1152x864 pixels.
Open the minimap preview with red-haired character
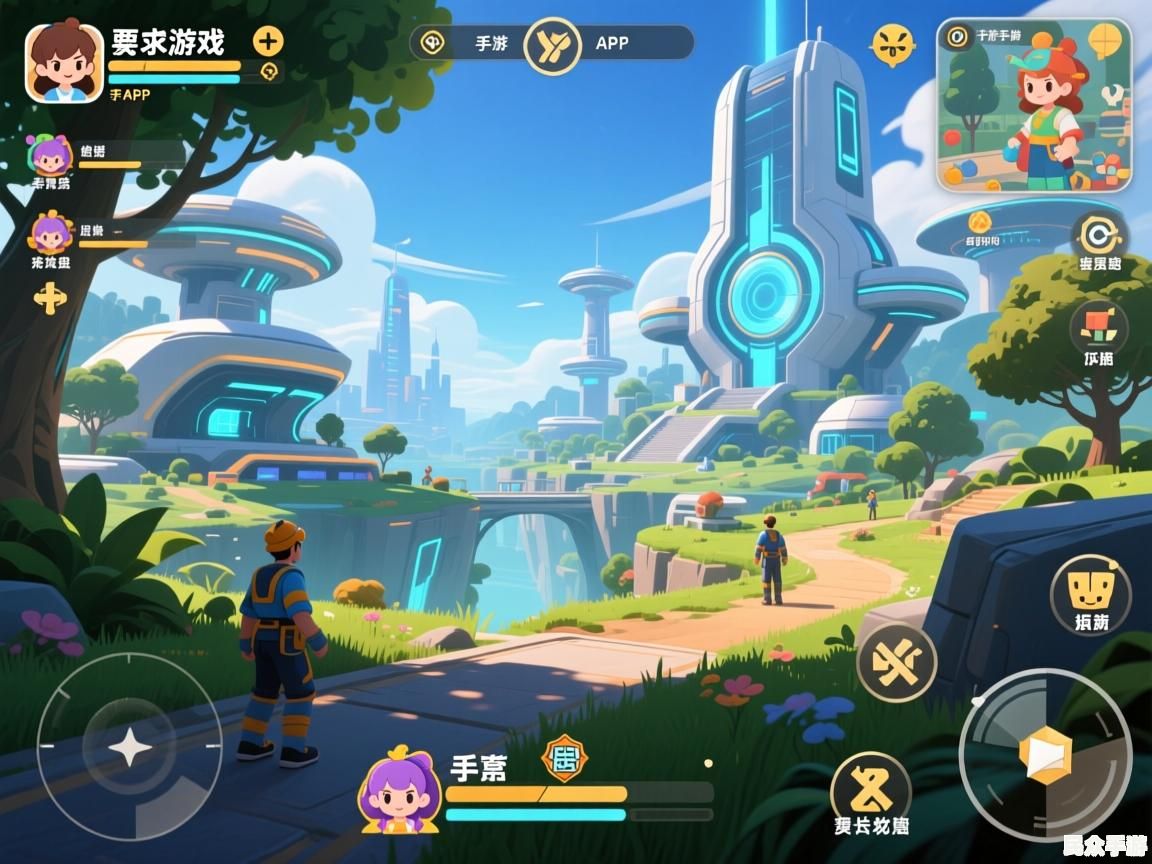point(1034,105)
